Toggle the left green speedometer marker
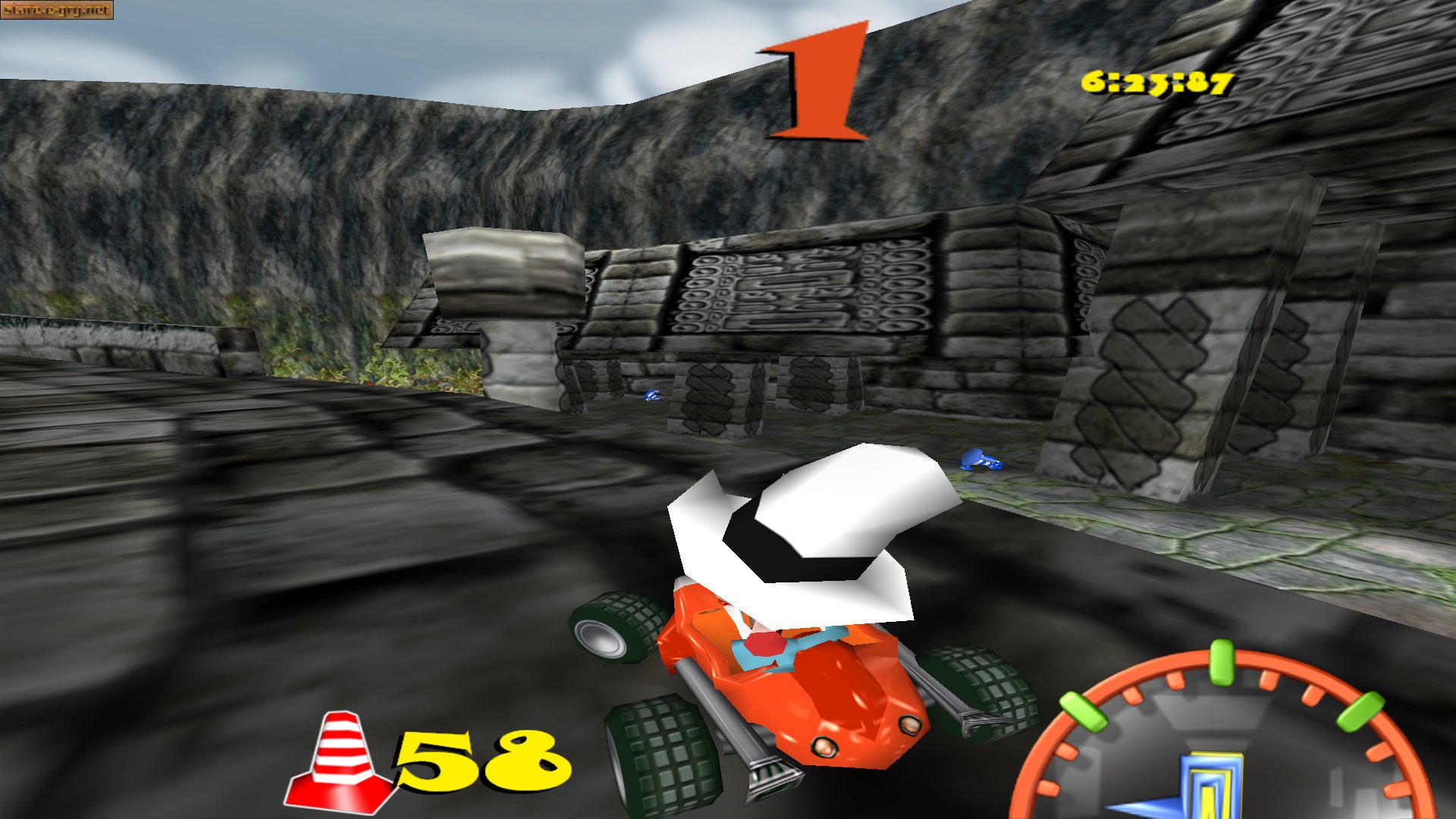This screenshot has width=1456, height=819. 1083,711
